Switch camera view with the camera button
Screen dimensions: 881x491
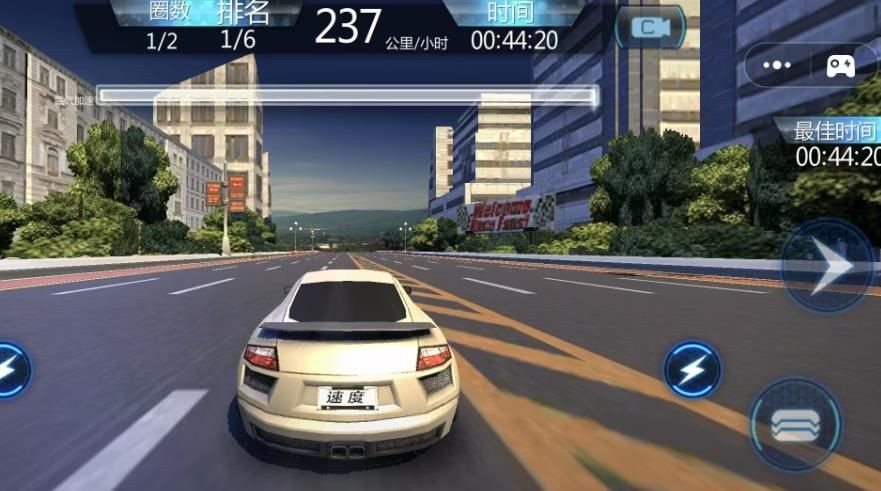[650, 28]
